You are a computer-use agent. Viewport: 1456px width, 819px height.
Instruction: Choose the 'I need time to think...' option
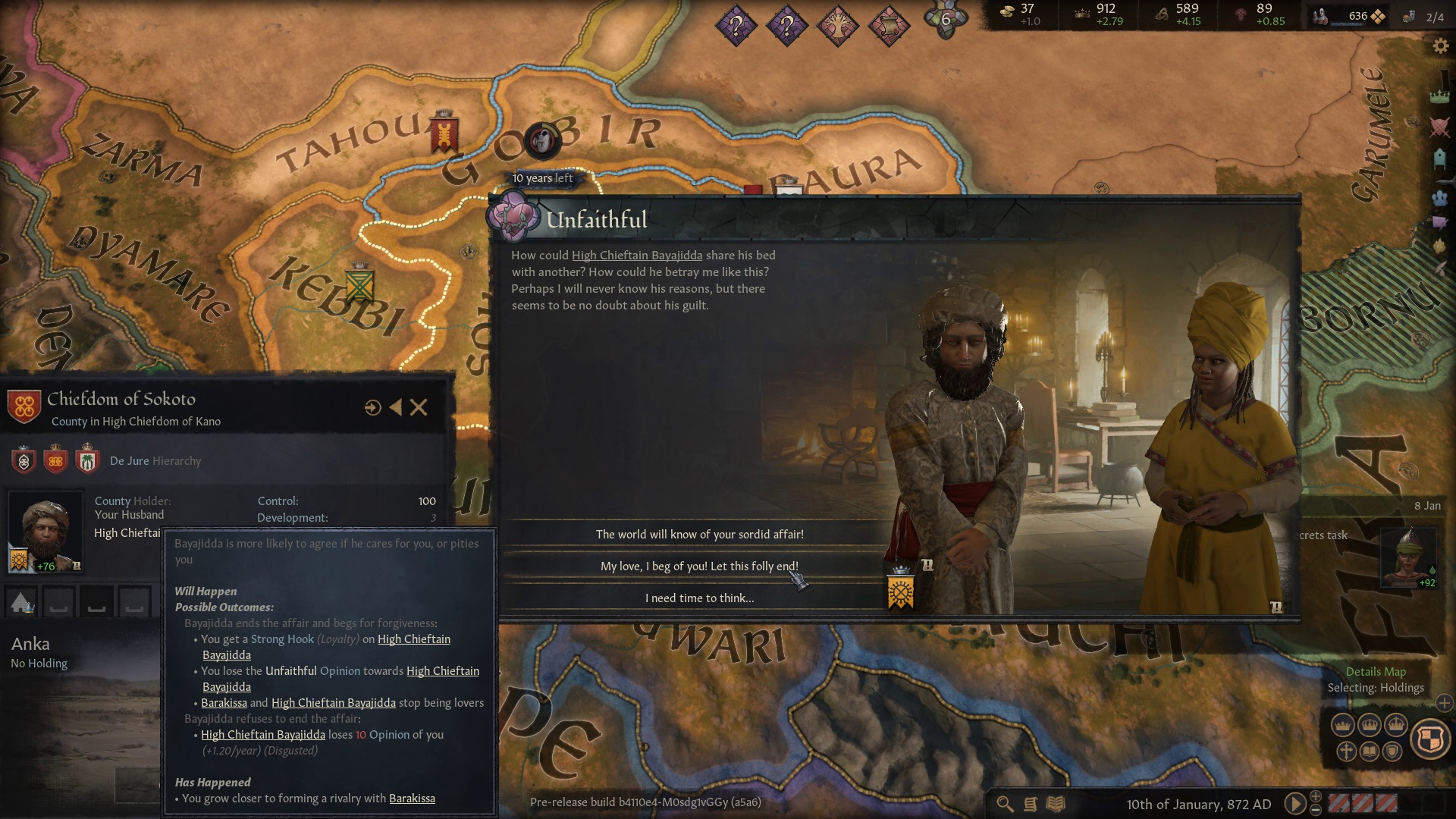699,598
